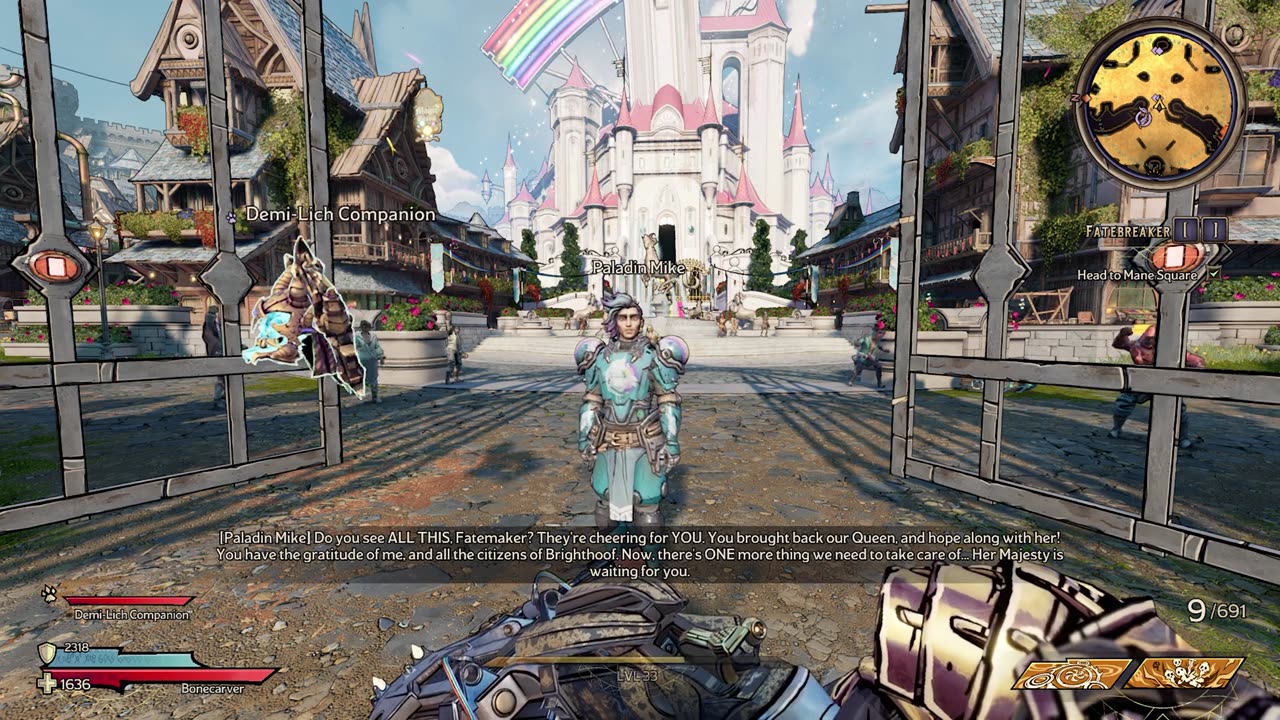Select the Fatebreaker quest tracker title

[1127, 231]
